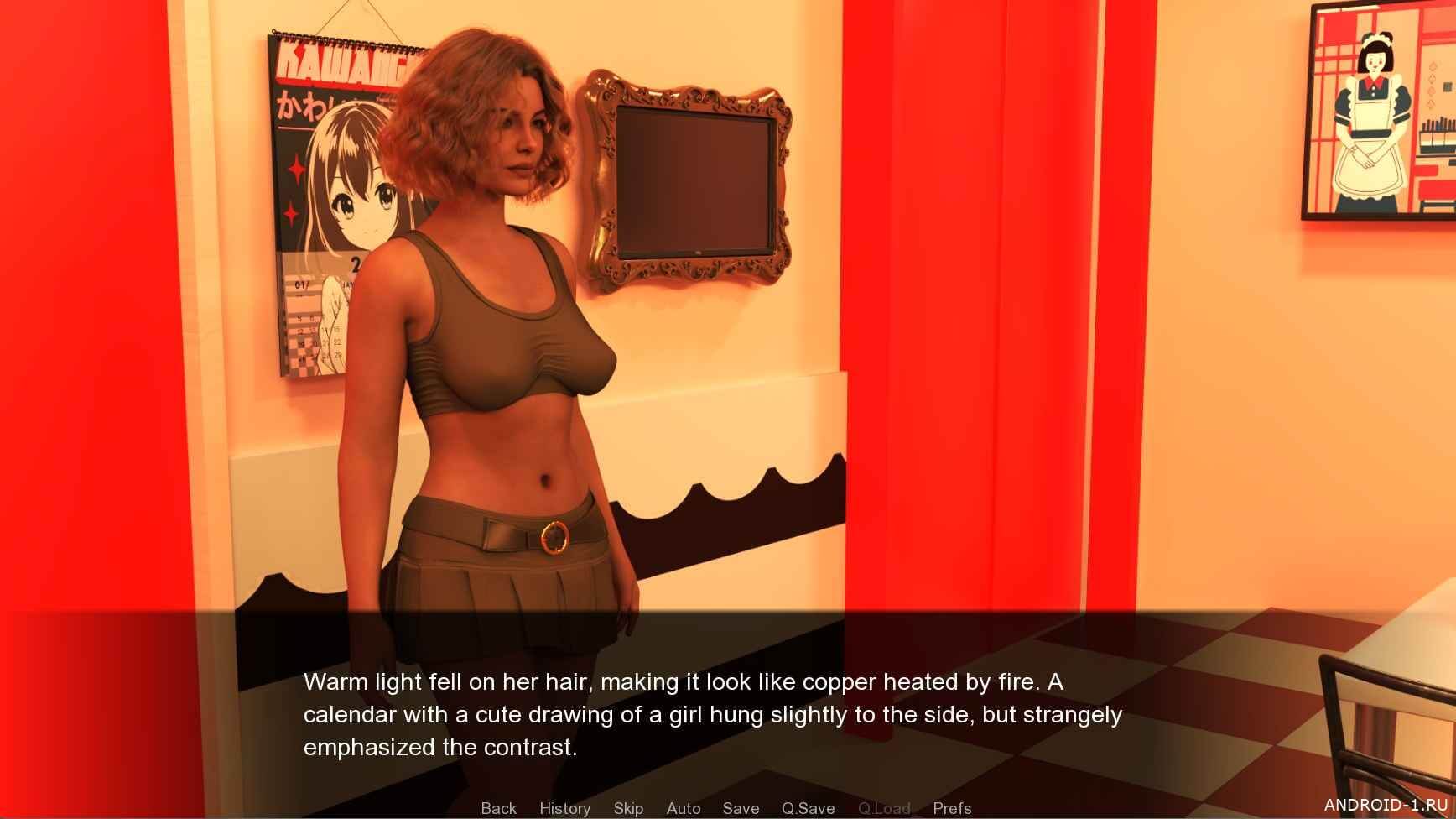Open the Save menu
The height and width of the screenshot is (819, 1456).
coord(741,808)
